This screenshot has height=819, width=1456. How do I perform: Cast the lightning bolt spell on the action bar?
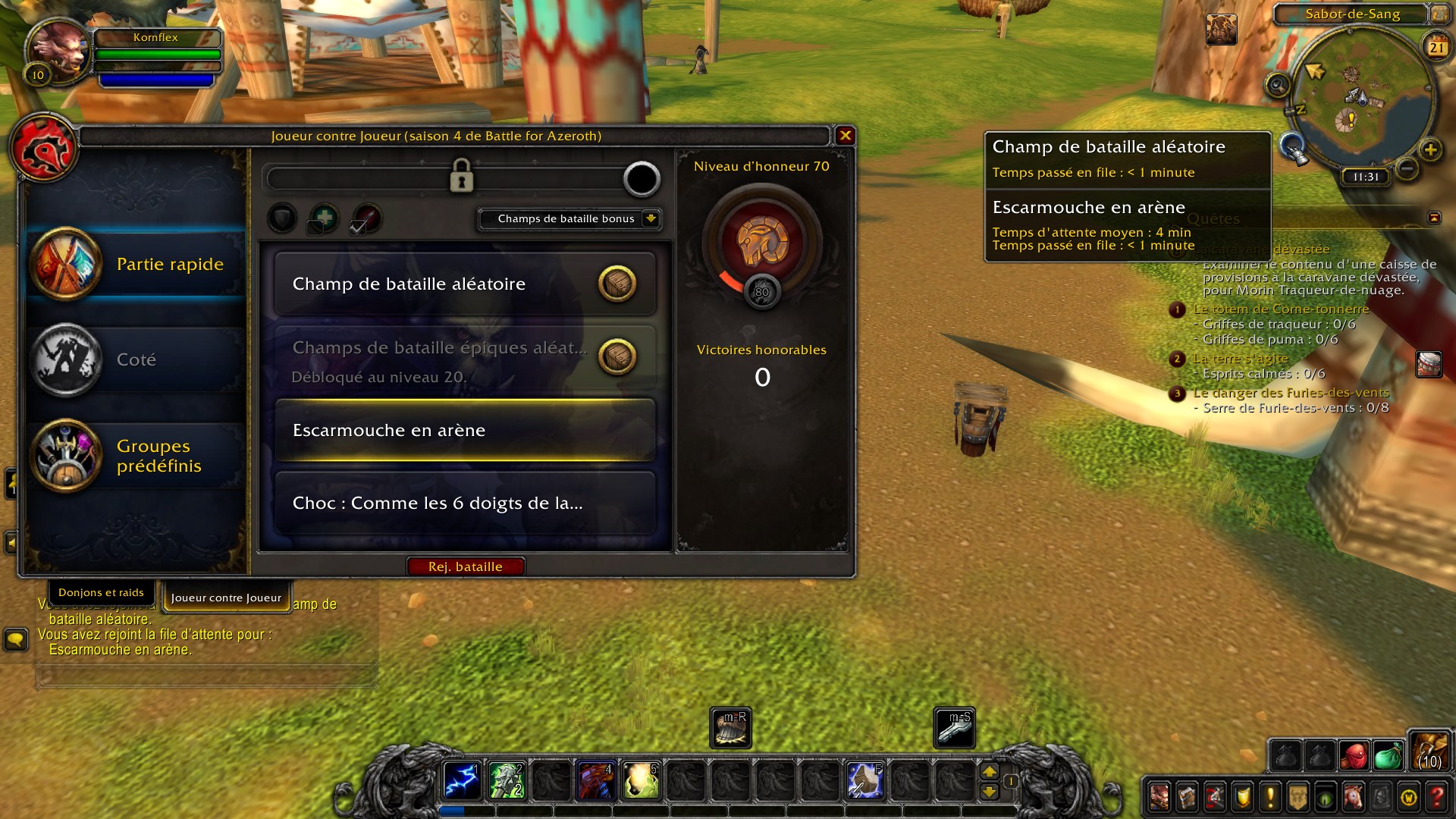tap(461, 781)
